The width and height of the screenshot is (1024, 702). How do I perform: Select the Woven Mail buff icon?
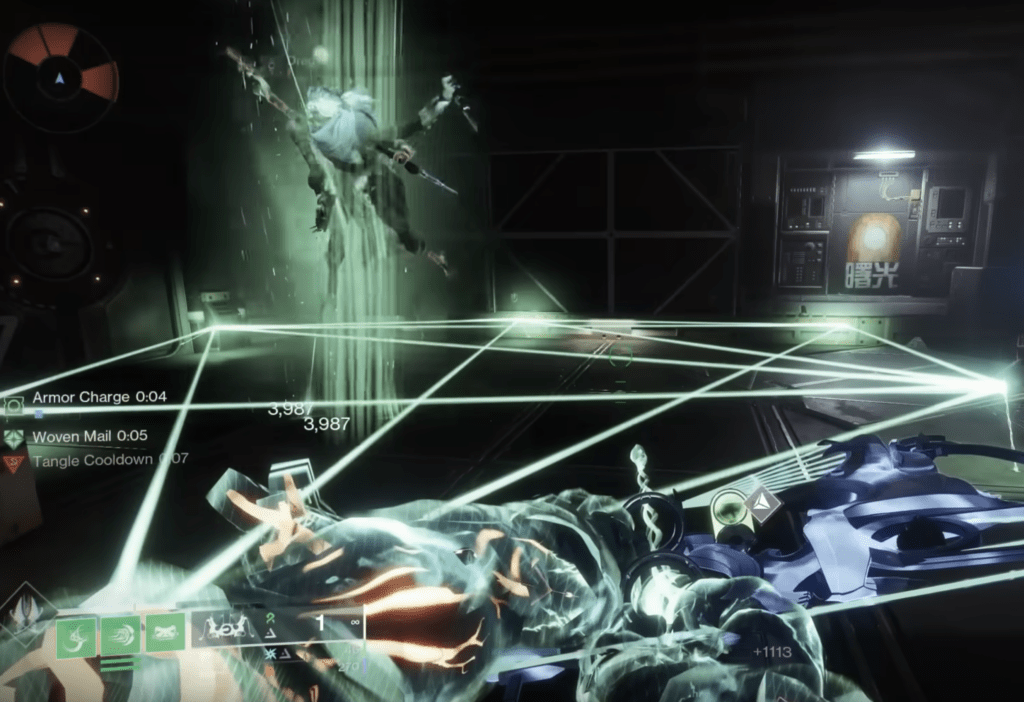click(14, 438)
